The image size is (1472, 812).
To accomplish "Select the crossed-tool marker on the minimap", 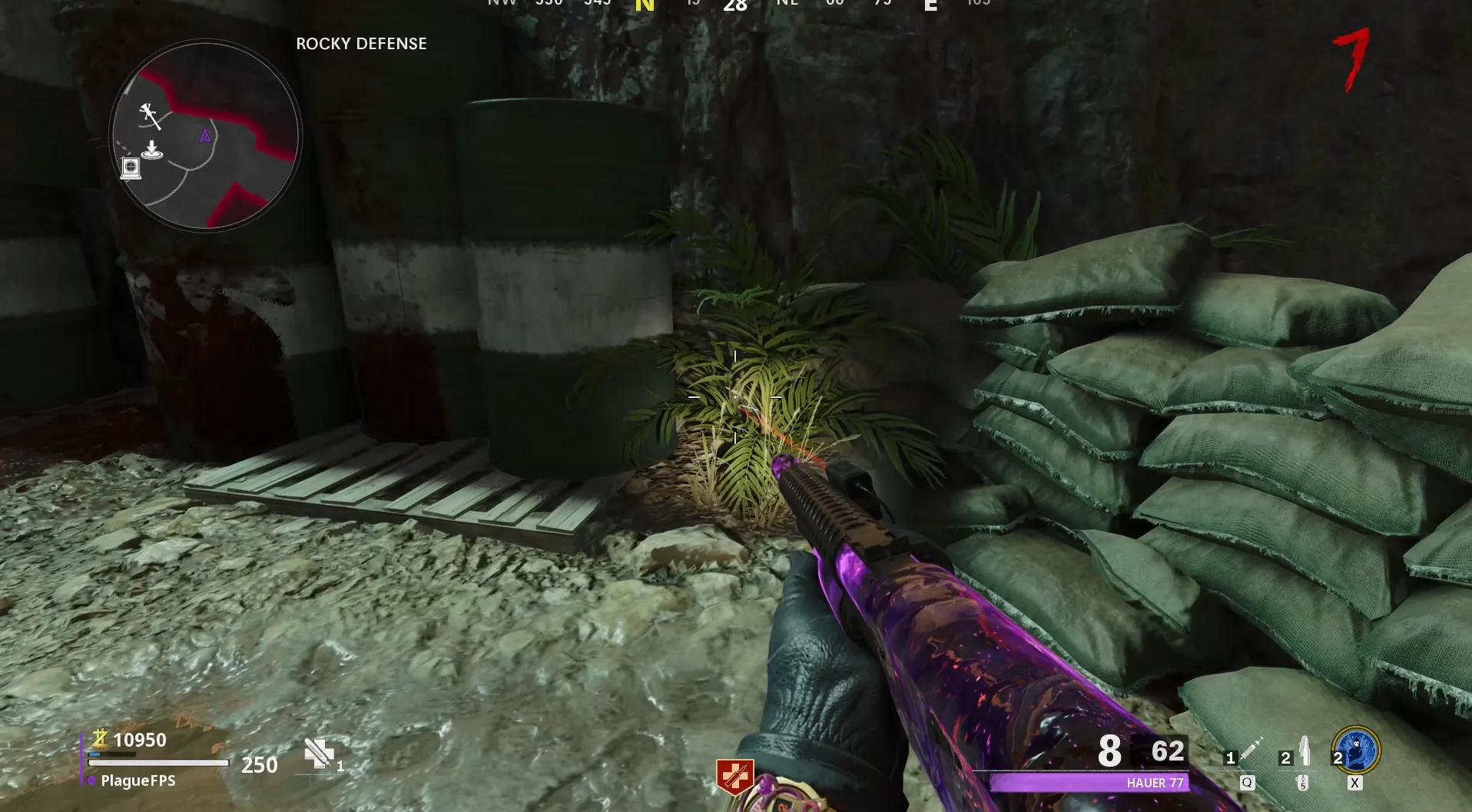I will [x=150, y=116].
